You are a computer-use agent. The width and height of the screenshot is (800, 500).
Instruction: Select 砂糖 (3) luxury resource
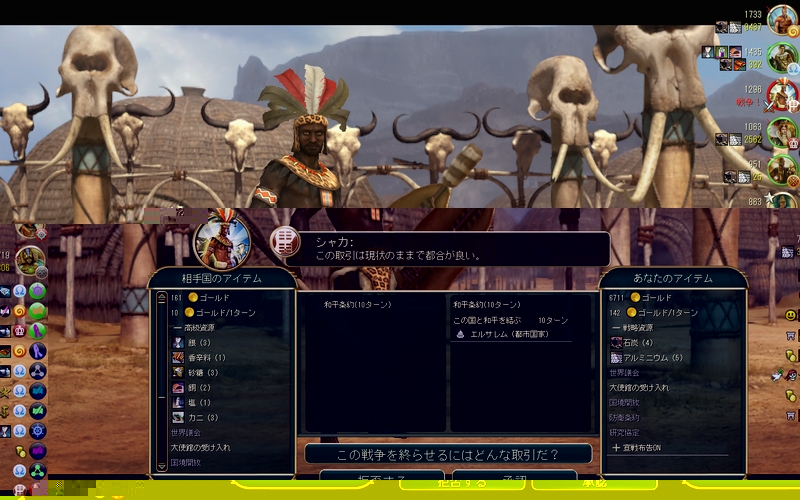pyautogui.click(x=200, y=372)
